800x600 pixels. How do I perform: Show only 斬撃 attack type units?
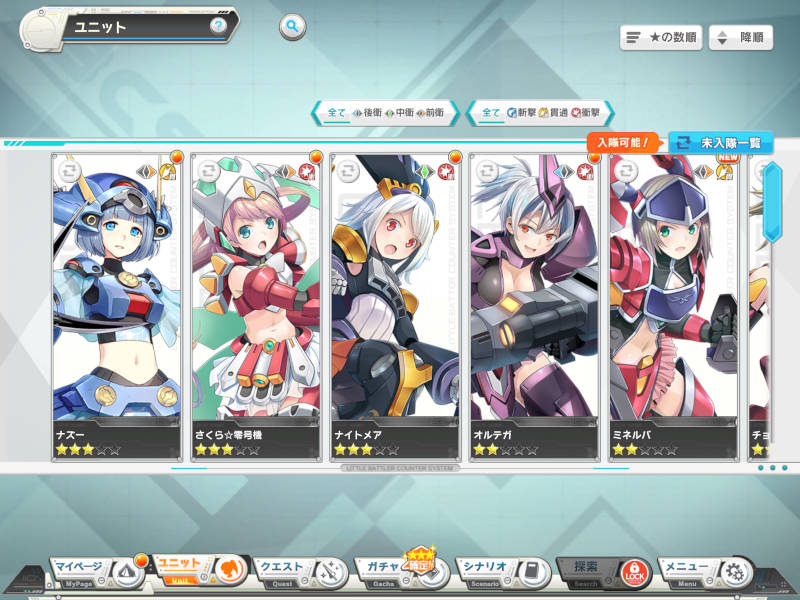point(521,113)
